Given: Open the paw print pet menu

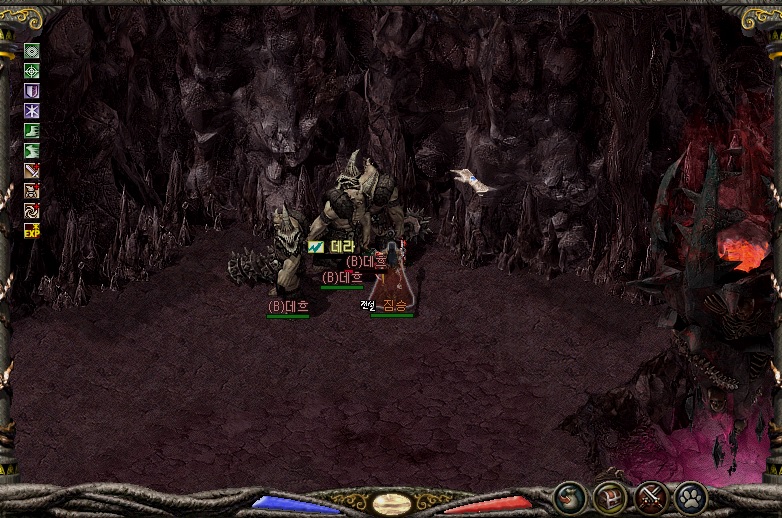Looking at the screenshot, I should (x=691, y=497).
